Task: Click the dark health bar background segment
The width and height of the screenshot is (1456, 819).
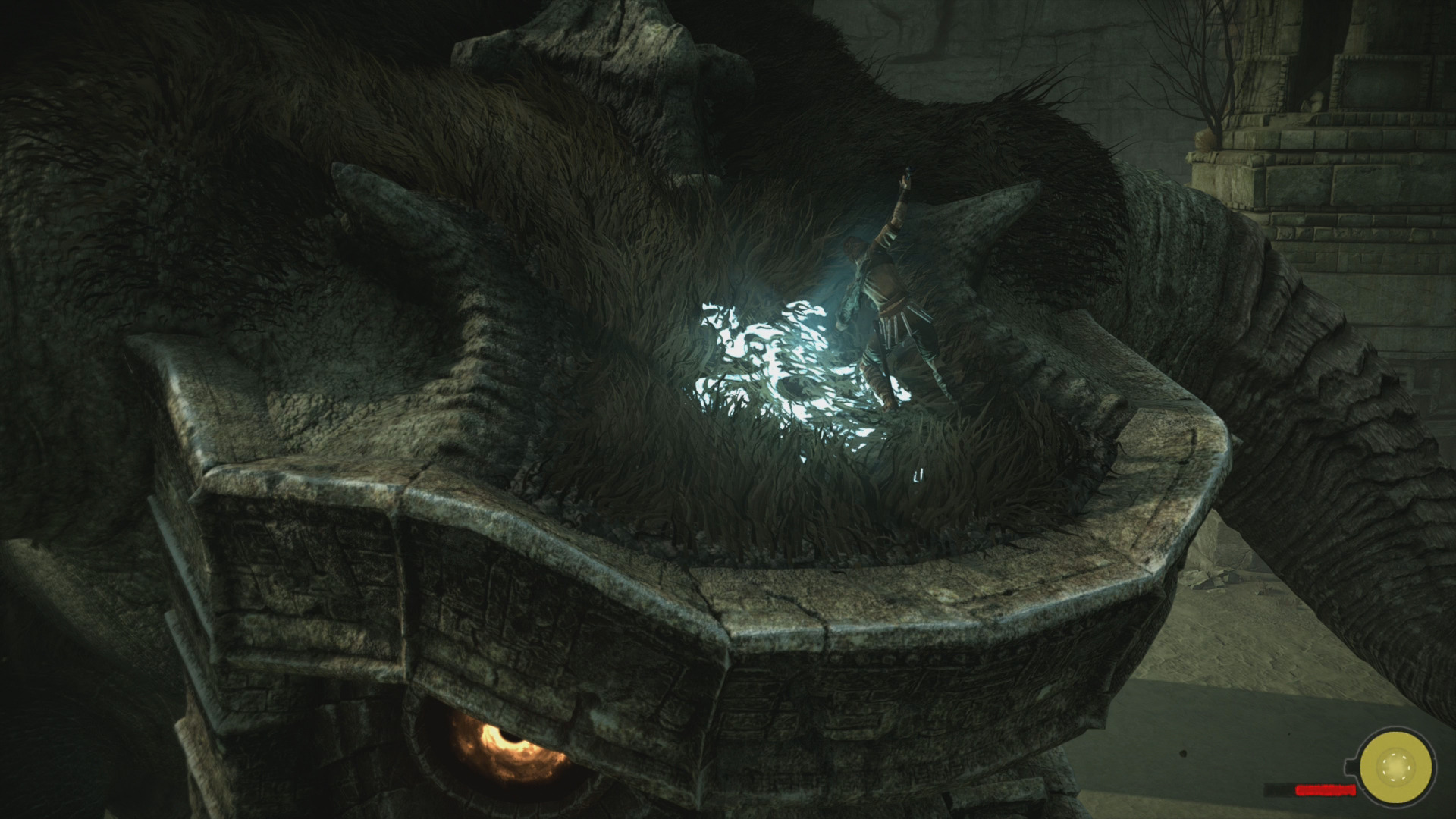Action: coord(1278,791)
